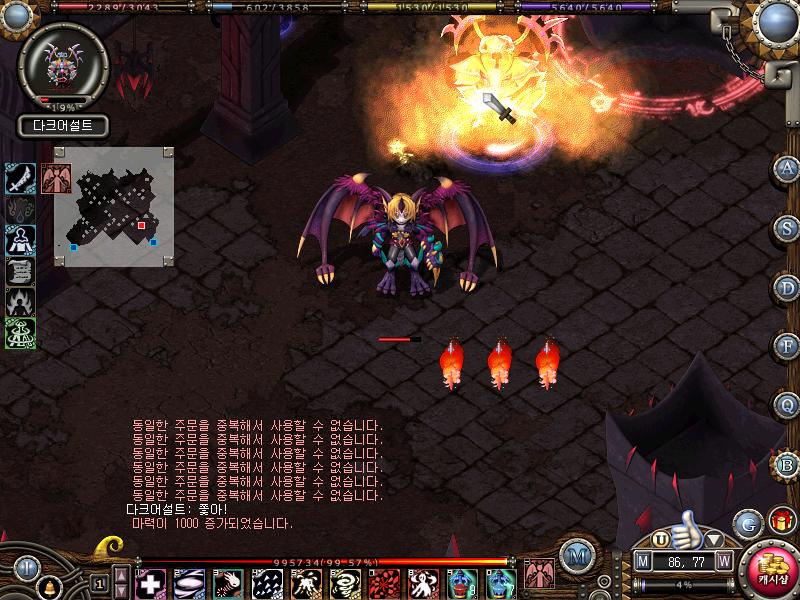Open the round G button

pyautogui.click(x=747, y=522)
